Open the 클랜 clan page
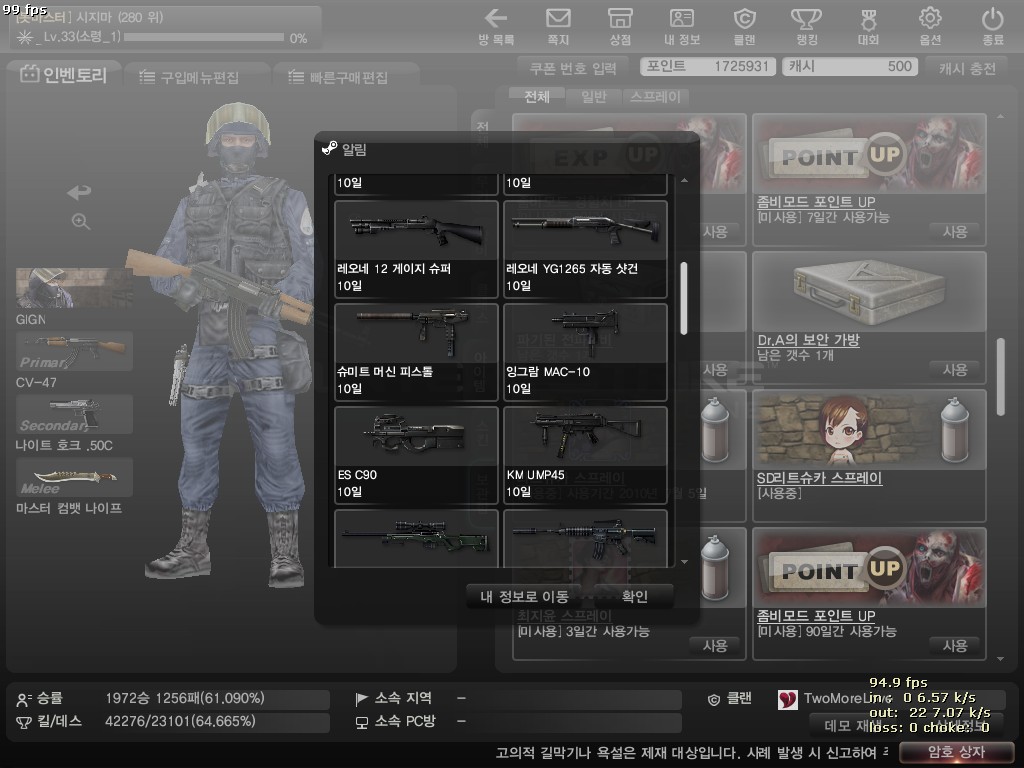The width and height of the screenshot is (1024, 768). (744, 27)
